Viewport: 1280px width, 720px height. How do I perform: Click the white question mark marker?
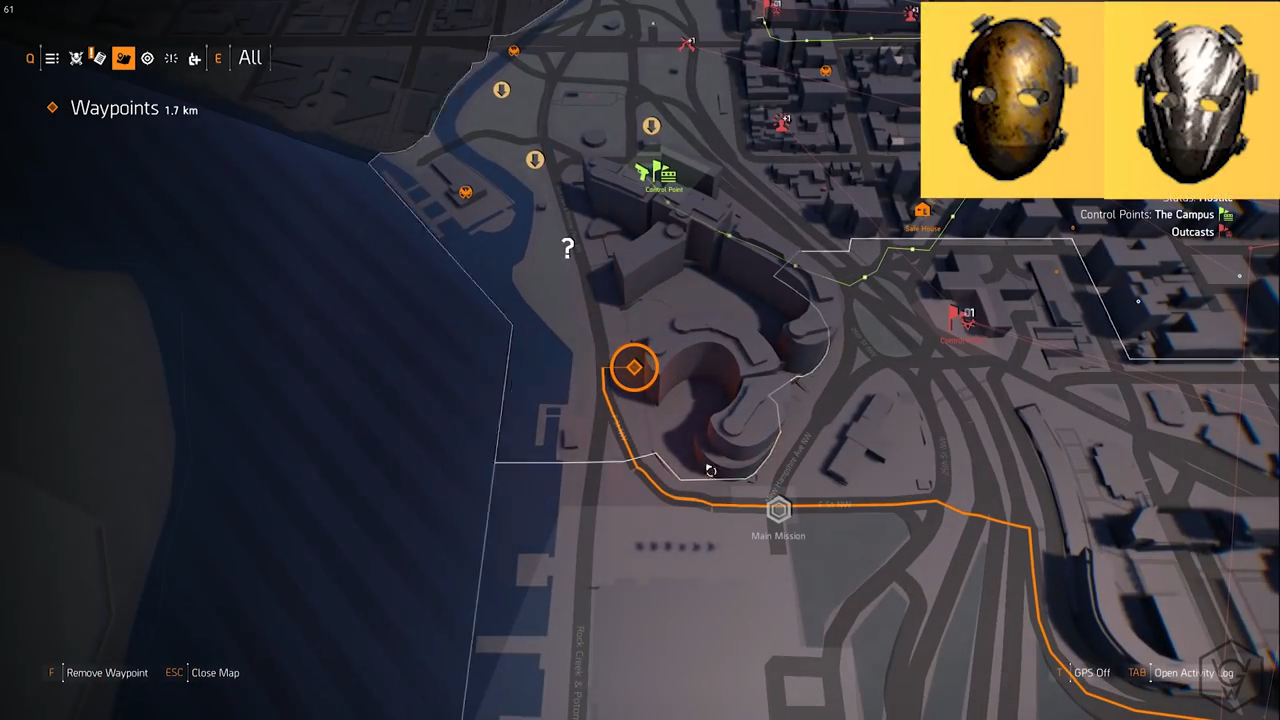(568, 248)
